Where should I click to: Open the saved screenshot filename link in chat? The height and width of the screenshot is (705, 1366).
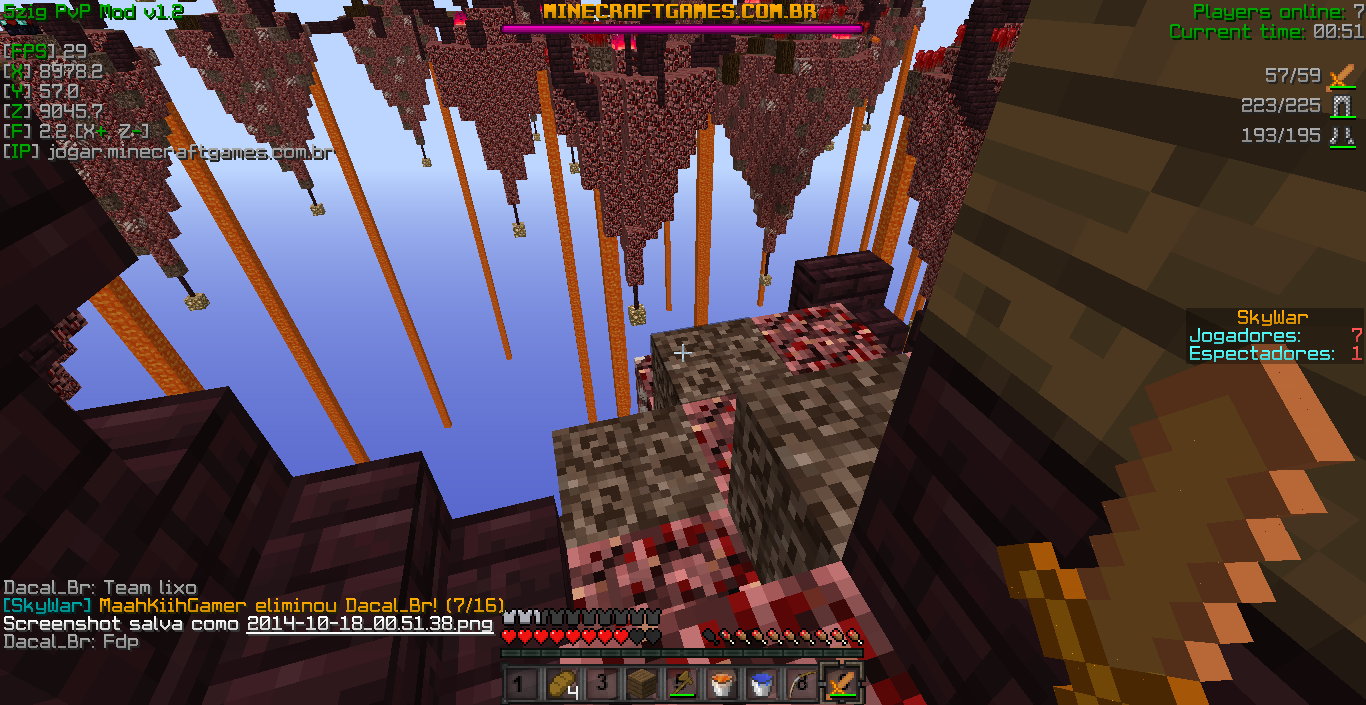370,624
